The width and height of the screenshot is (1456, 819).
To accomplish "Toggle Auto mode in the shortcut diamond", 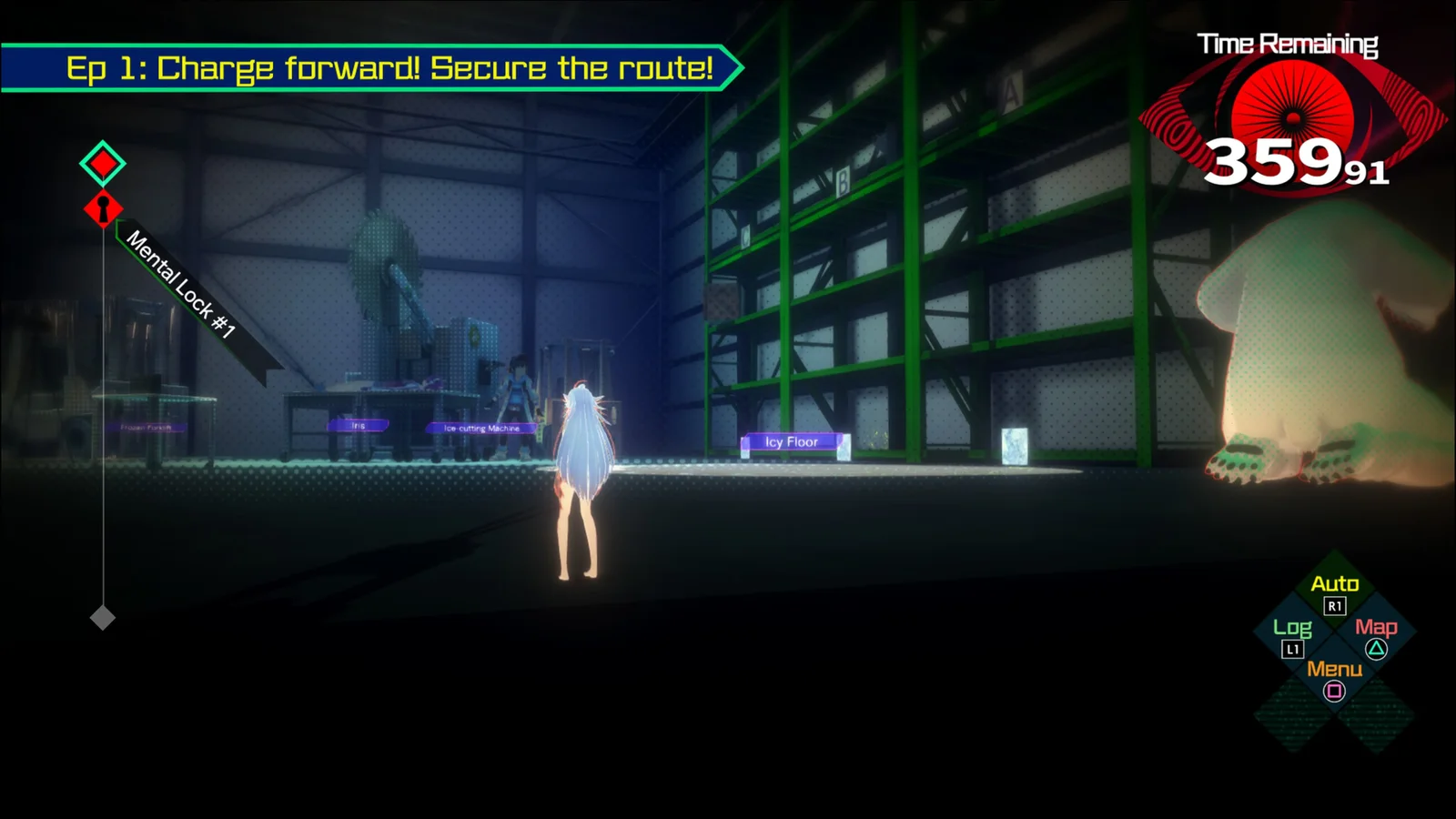I will [1334, 592].
